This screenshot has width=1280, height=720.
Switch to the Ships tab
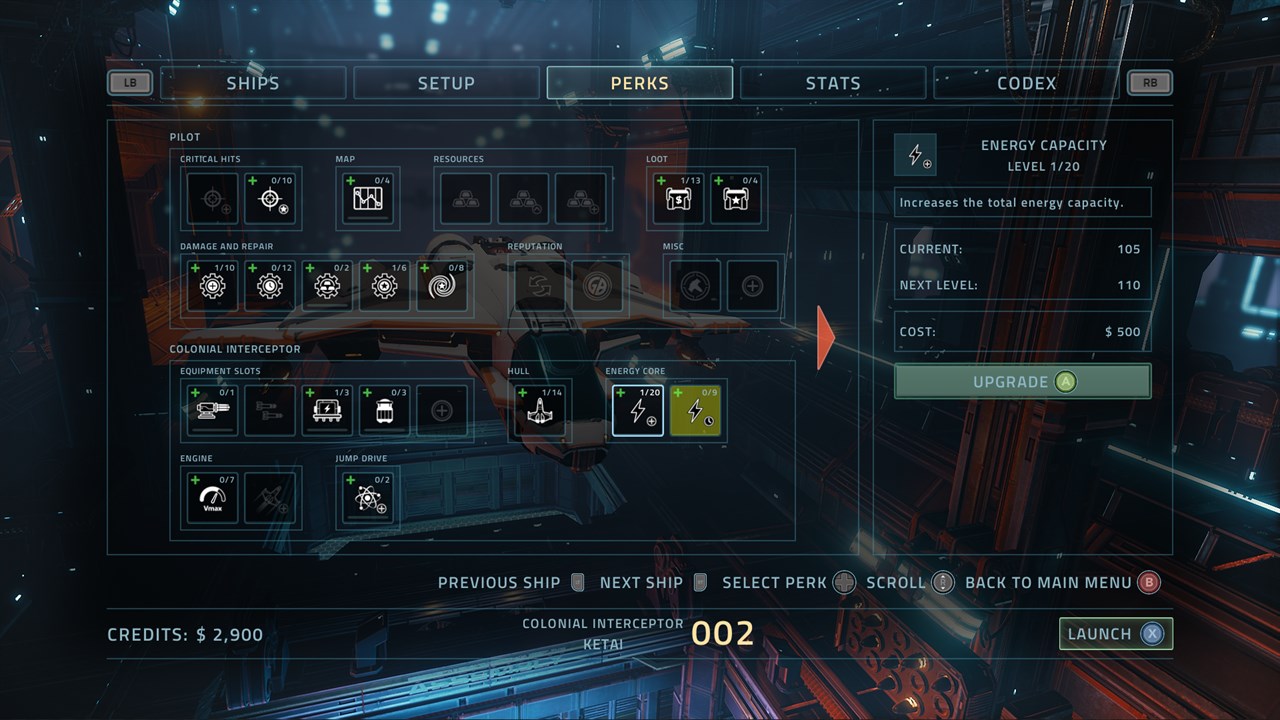(253, 83)
